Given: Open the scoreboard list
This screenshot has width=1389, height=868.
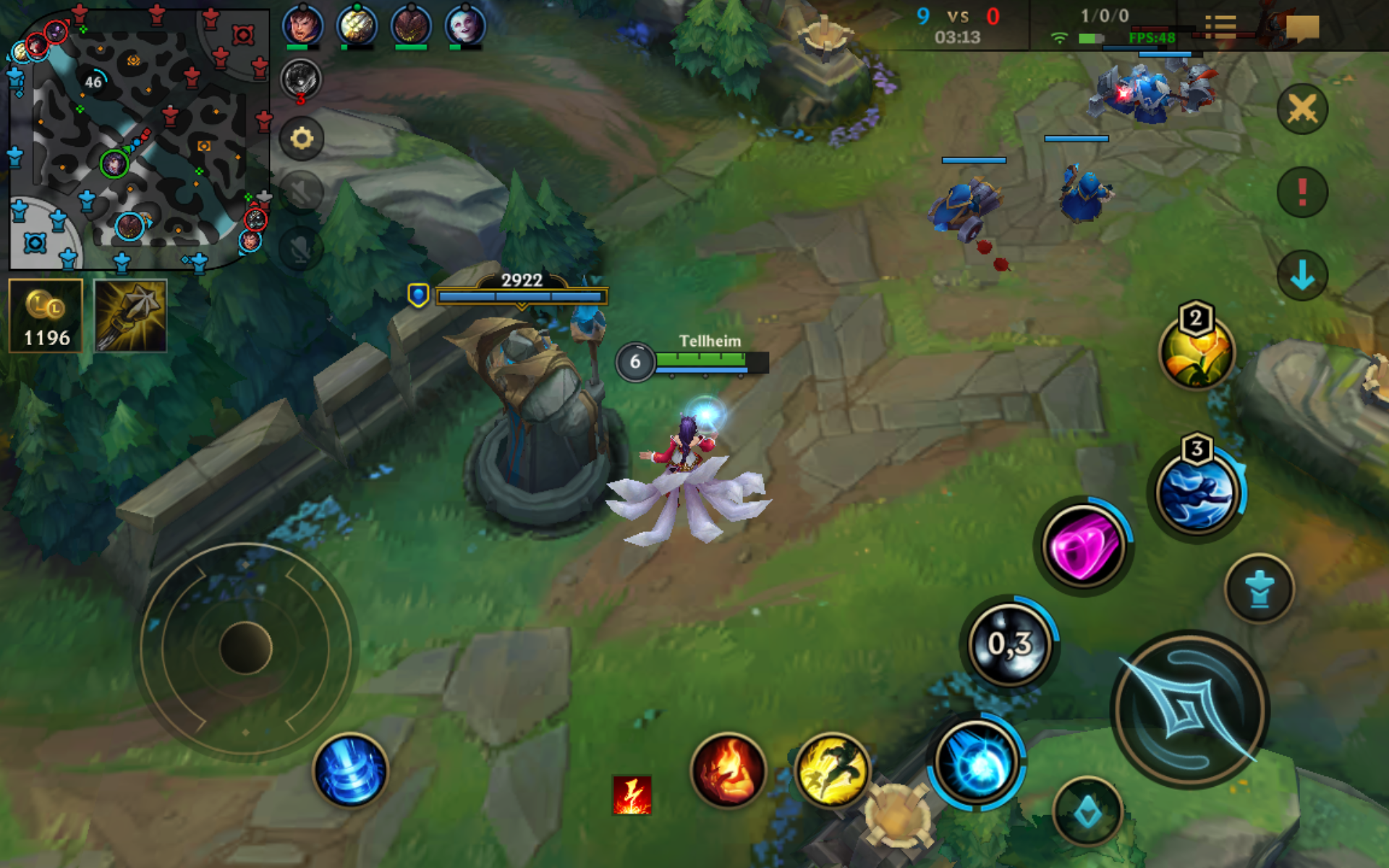Looking at the screenshot, I should pyautogui.click(x=1220, y=27).
